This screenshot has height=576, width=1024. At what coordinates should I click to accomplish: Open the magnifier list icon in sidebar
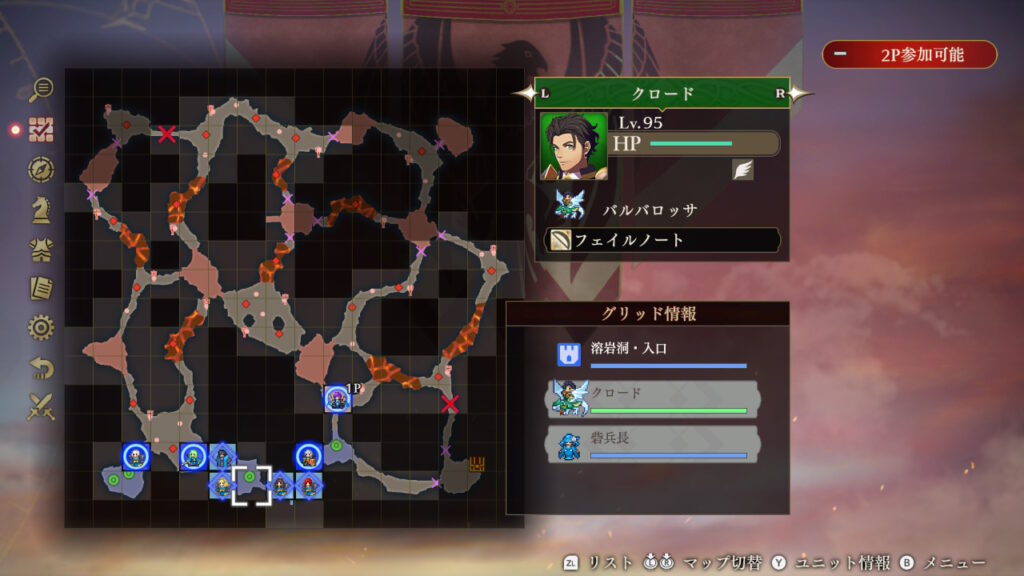[41, 89]
